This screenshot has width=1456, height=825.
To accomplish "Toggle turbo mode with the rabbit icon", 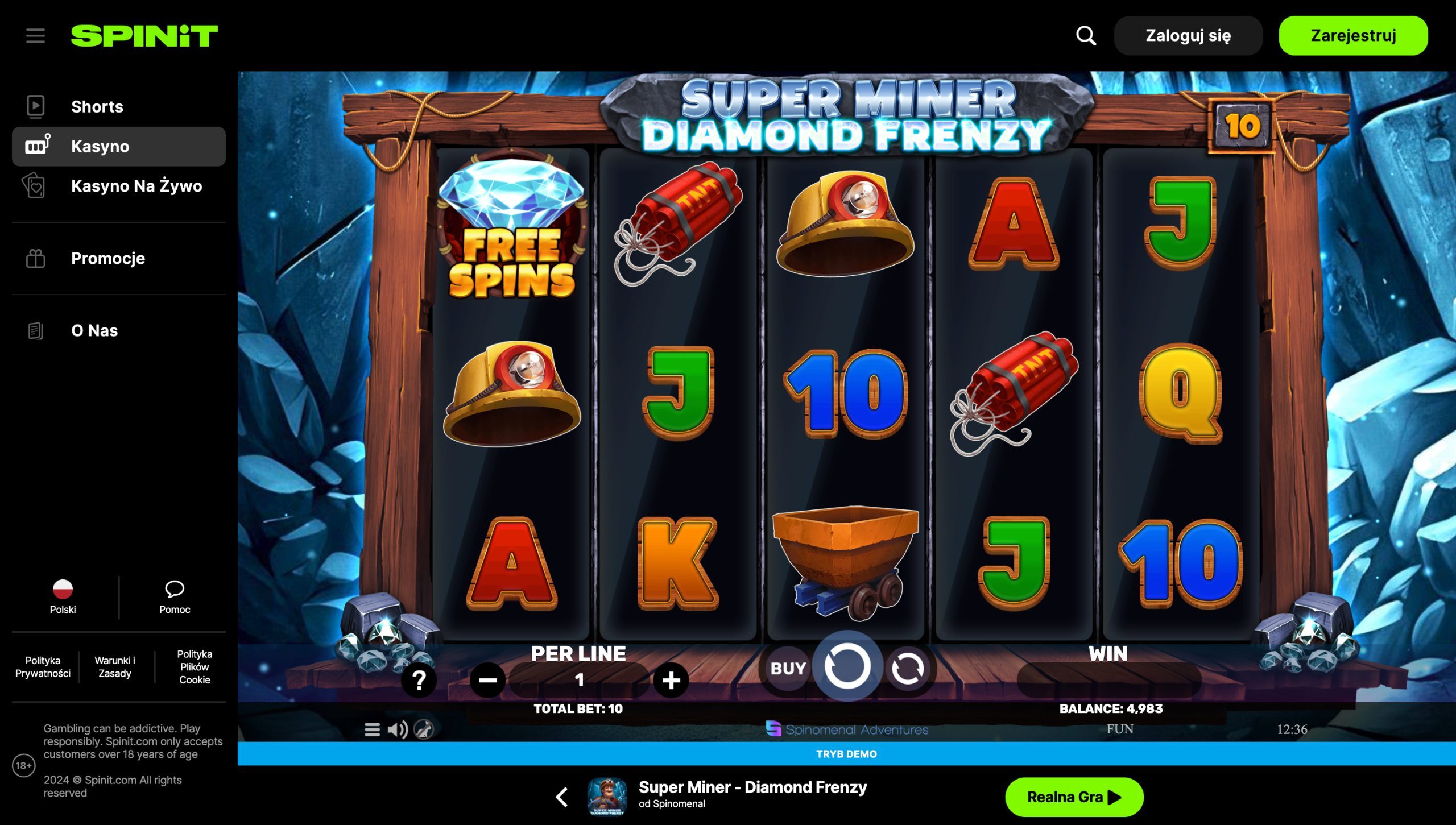I will click(x=424, y=731).
